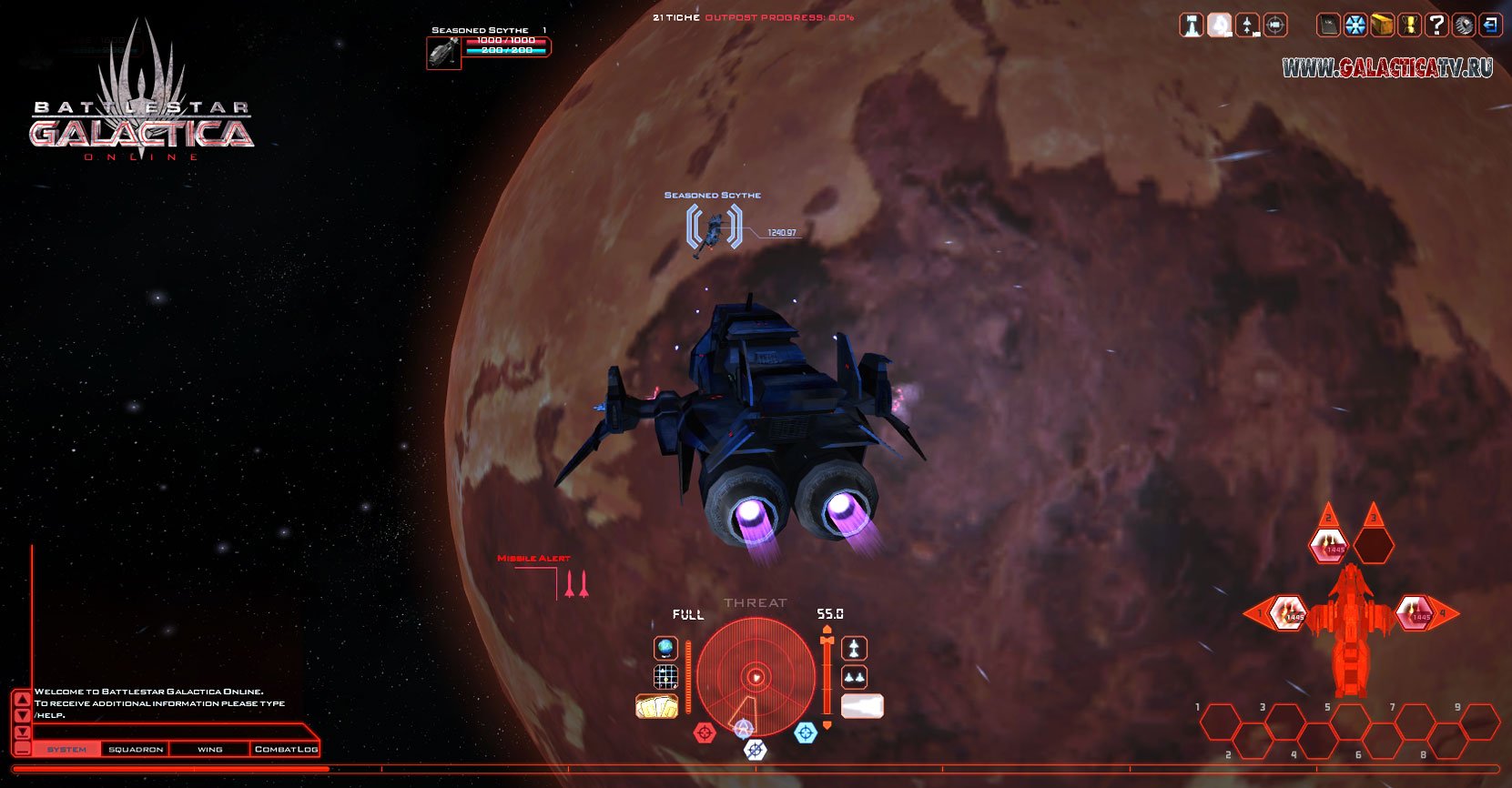The width and height of the screenshot is (1512, 788).
Task: Click the circular threat radar
Action: pos(756,676)
